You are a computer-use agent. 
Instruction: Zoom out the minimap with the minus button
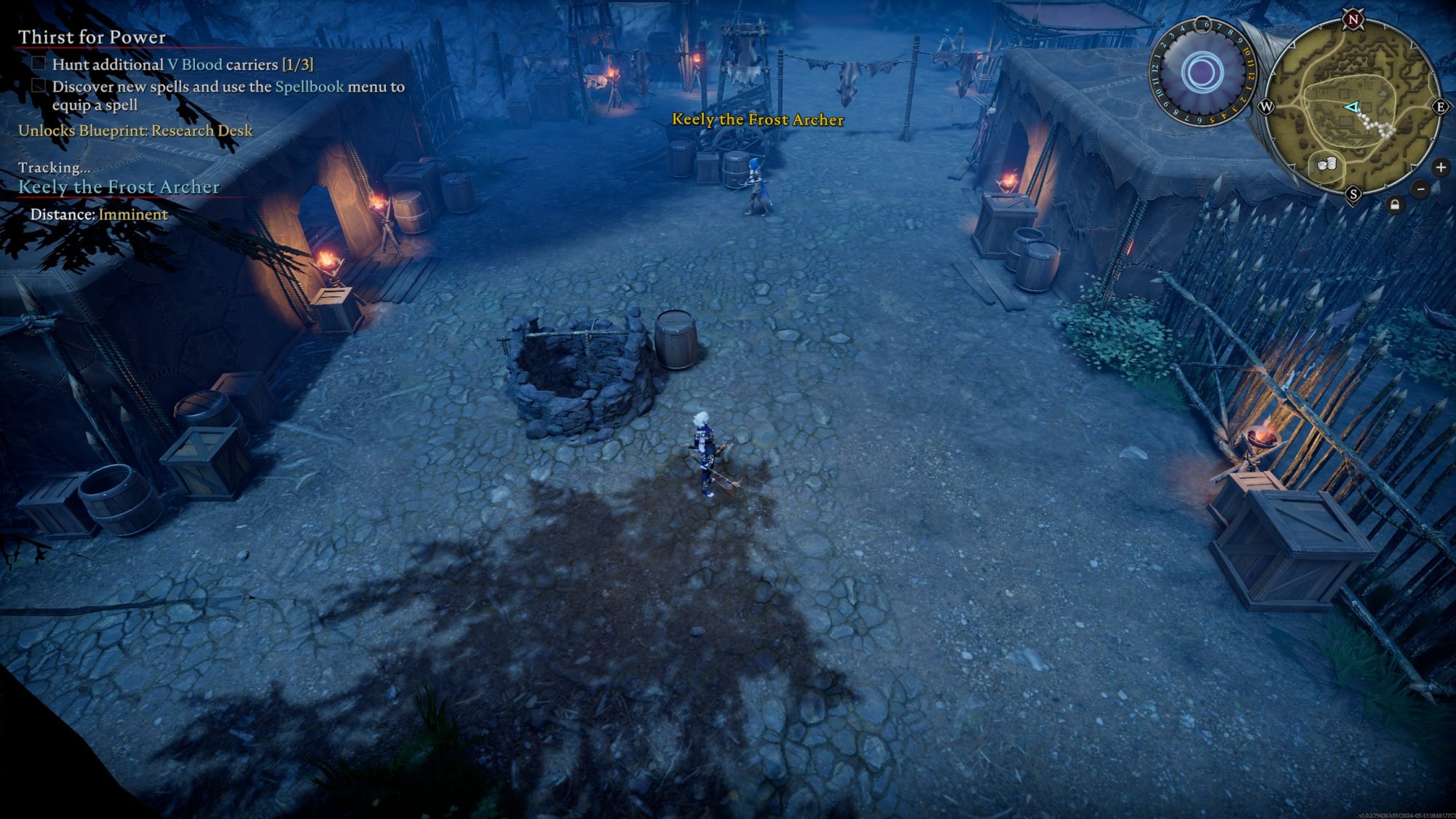click(1420, 189)
